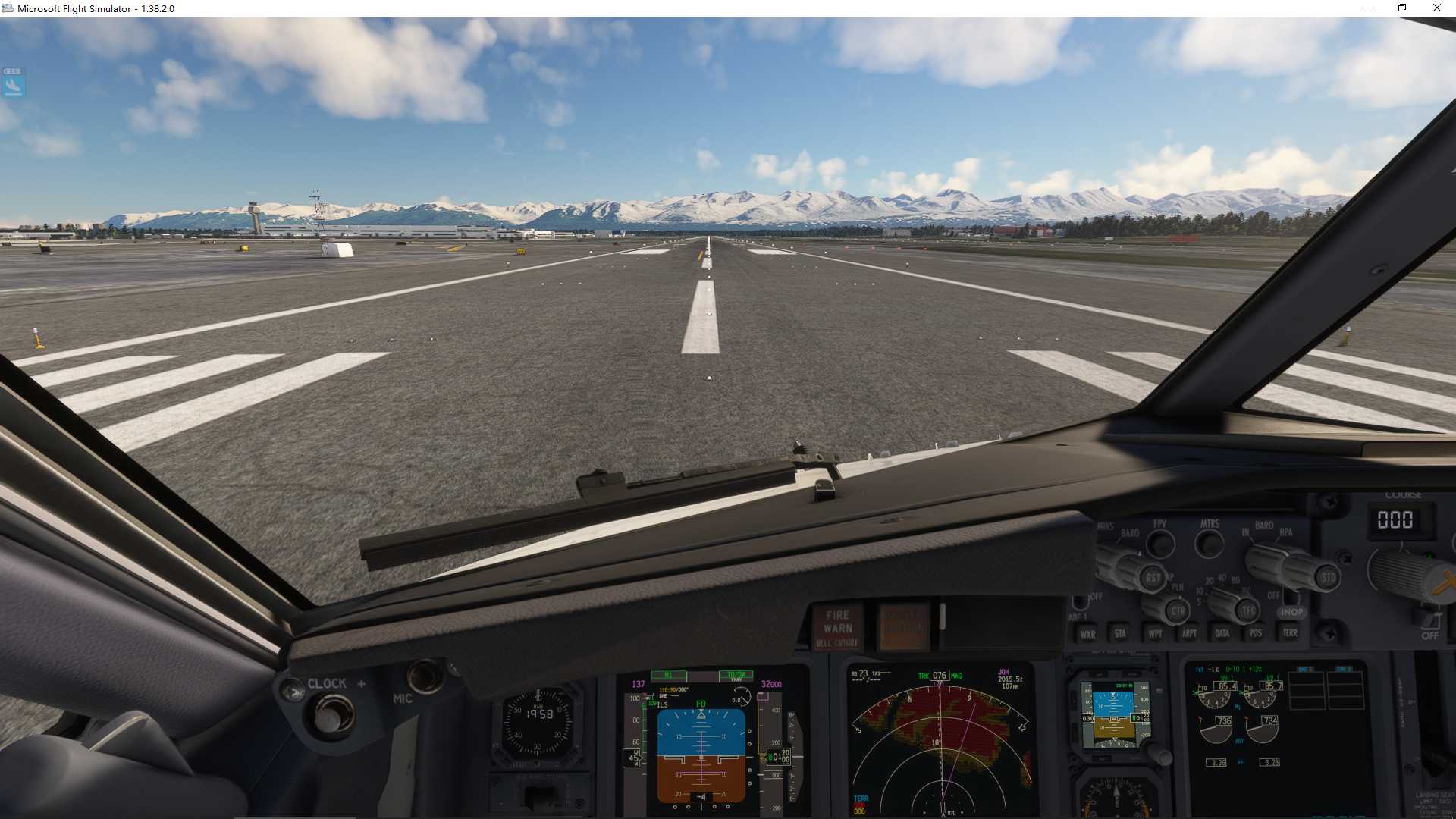Close the Microsoft Flight Simulator window

[x=1436, y=8]
